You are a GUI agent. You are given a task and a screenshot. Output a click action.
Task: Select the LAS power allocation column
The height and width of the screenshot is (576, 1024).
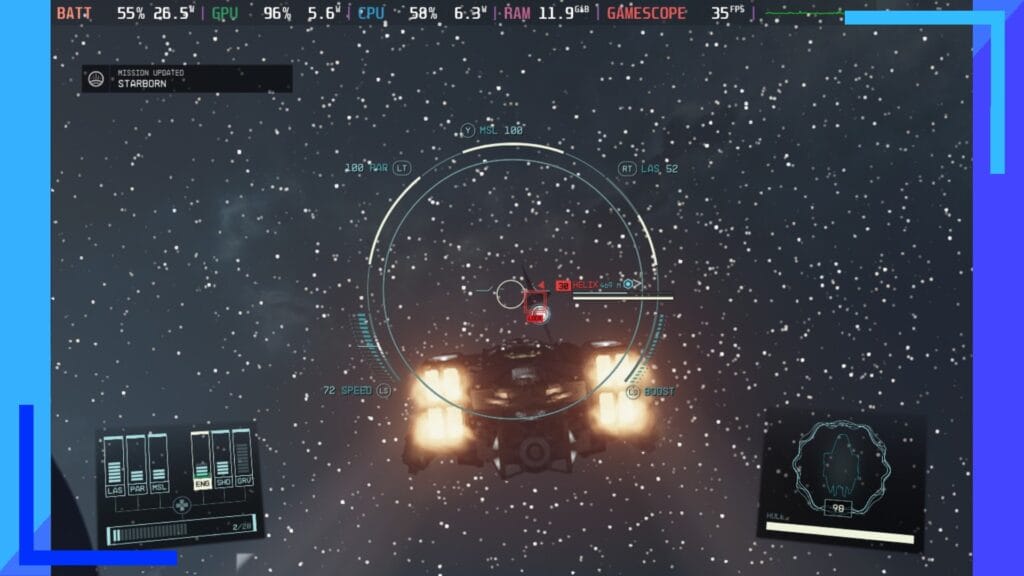[x=114, y=465]
